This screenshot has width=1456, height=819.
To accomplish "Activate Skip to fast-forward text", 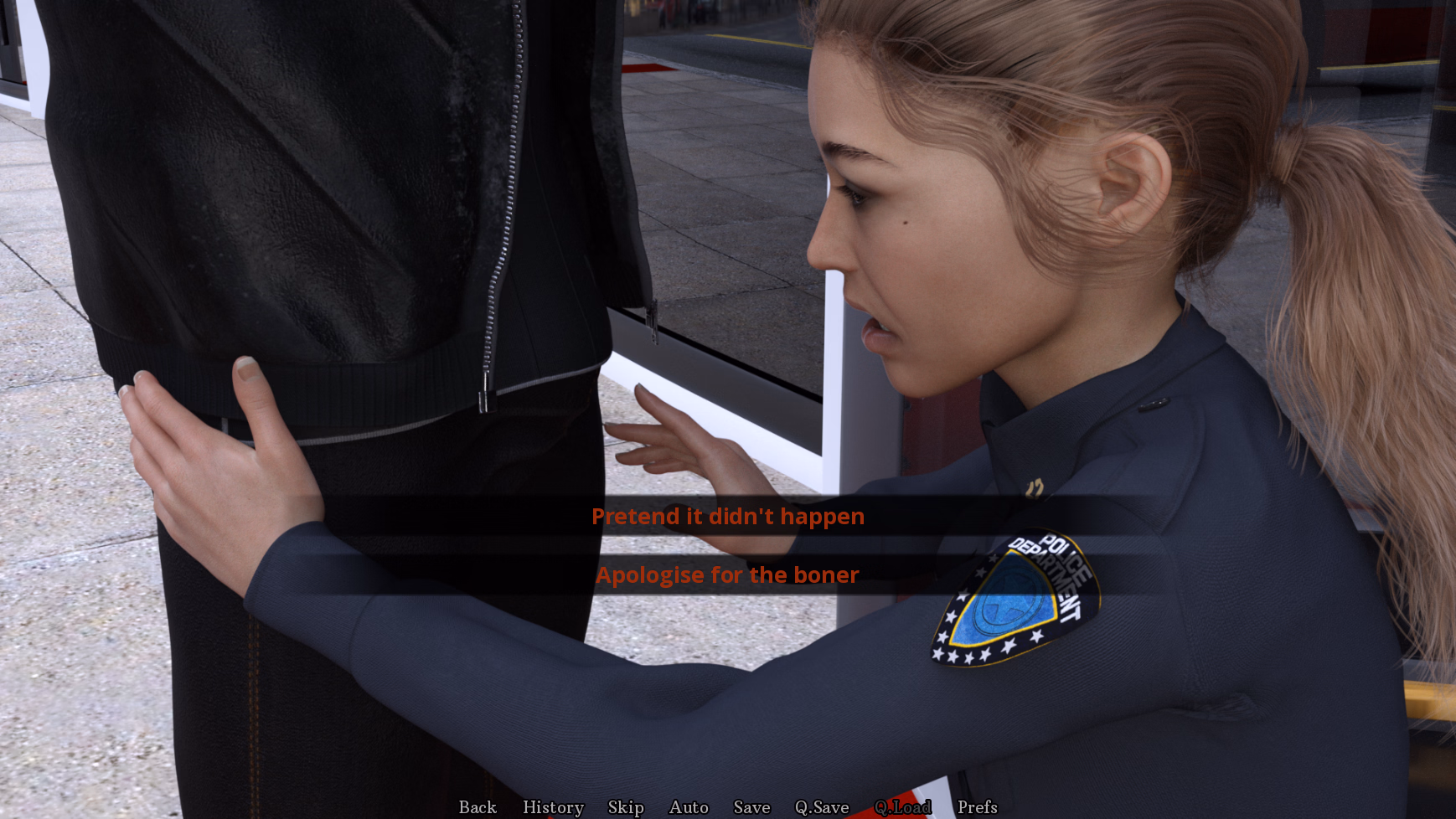I will [x=623, y=807].
